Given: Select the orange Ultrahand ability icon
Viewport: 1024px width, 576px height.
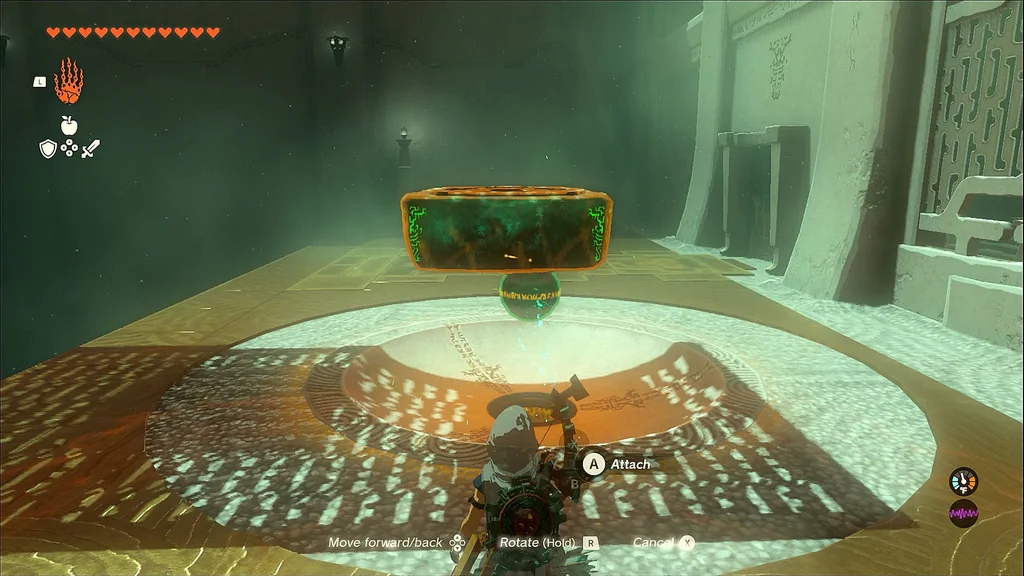Looking at the screenshot, I should pos(68,82).
